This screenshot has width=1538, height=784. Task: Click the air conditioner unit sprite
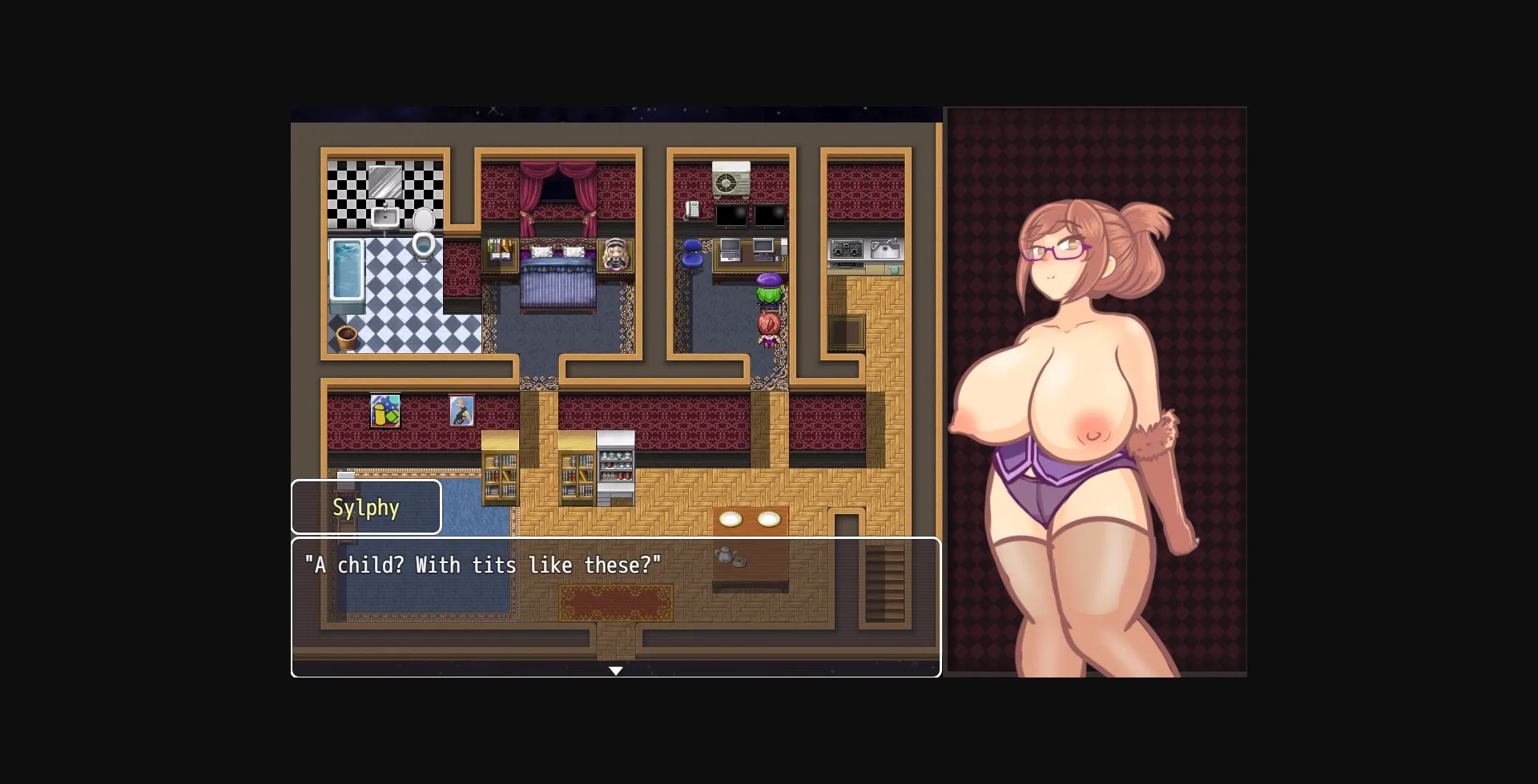[x=731, y=179]
